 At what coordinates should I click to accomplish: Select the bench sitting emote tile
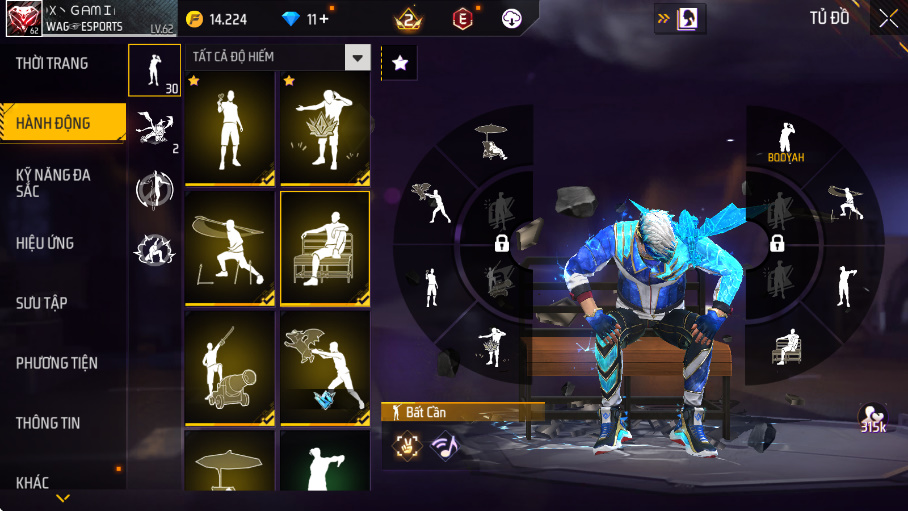[x=324, y=248]
